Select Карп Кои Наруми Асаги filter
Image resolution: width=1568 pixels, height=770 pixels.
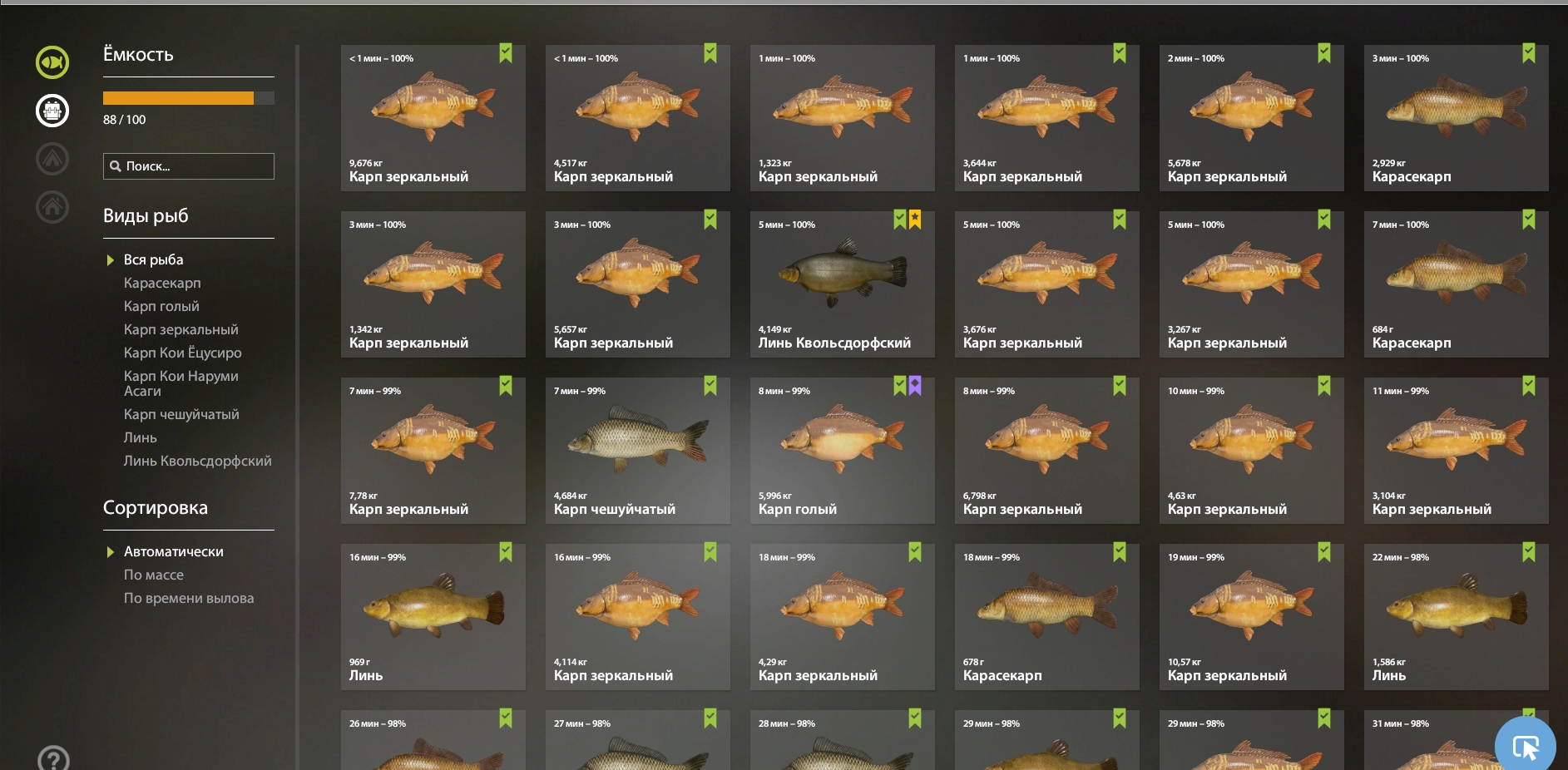click(x=181, y=383)
